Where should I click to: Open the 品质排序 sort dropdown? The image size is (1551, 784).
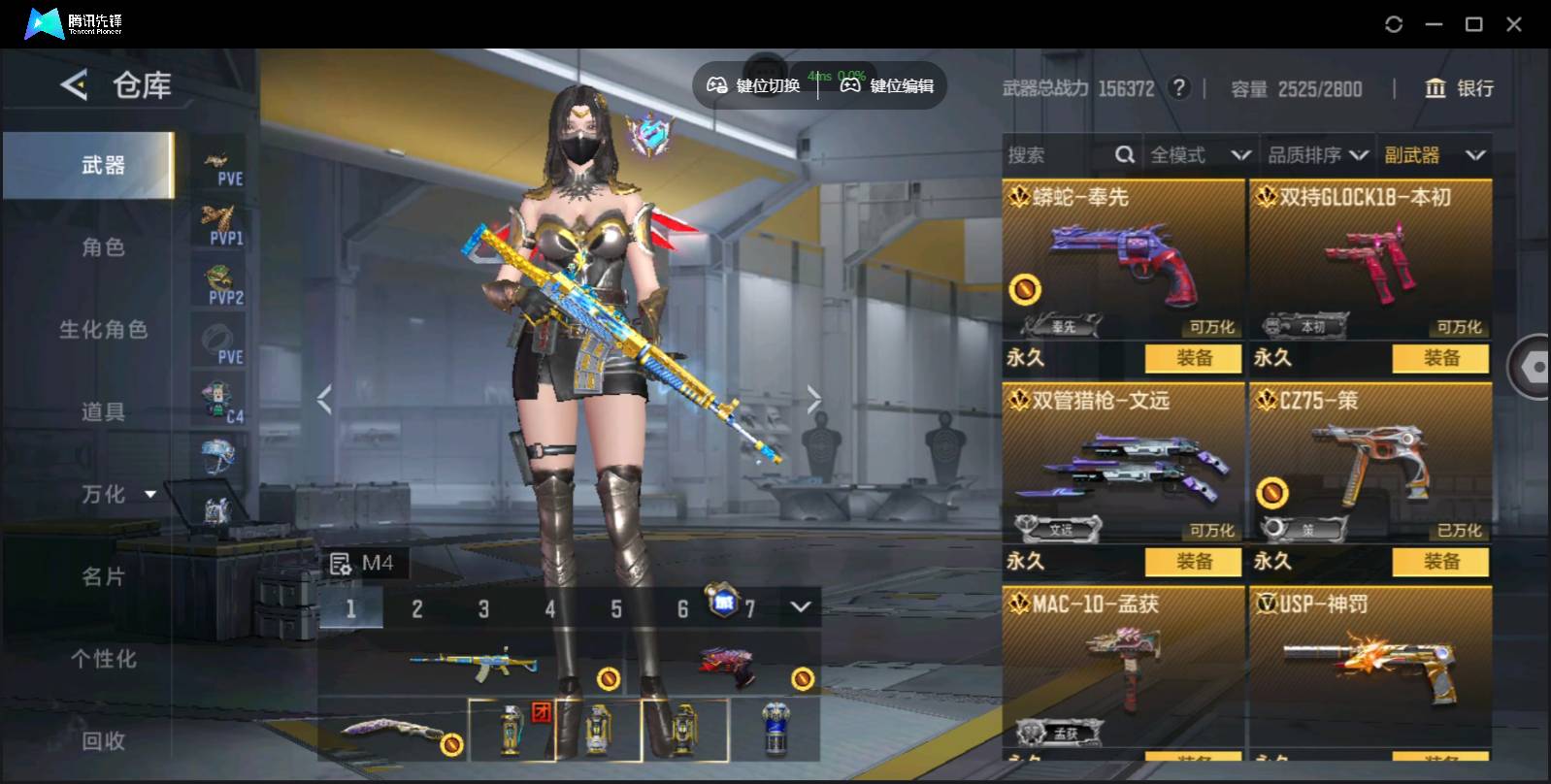[x=1317, y=155]
